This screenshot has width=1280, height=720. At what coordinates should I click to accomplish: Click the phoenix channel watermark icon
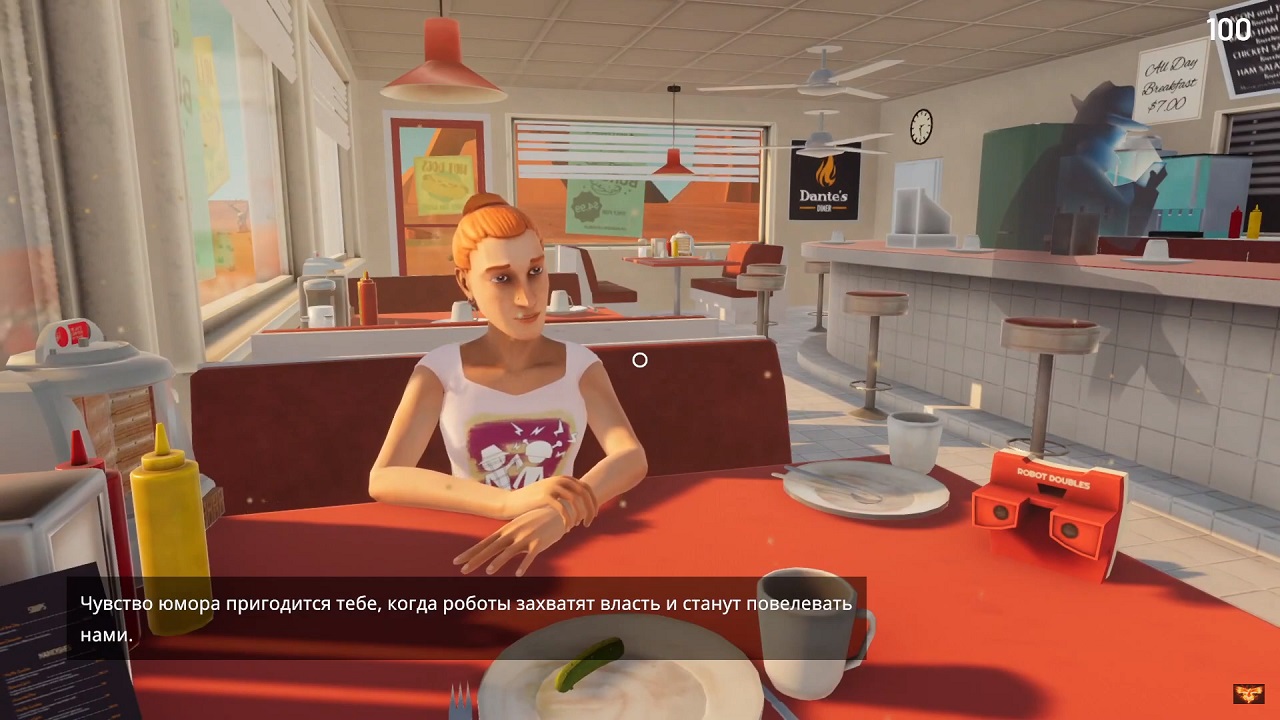tap(1248, 693)
